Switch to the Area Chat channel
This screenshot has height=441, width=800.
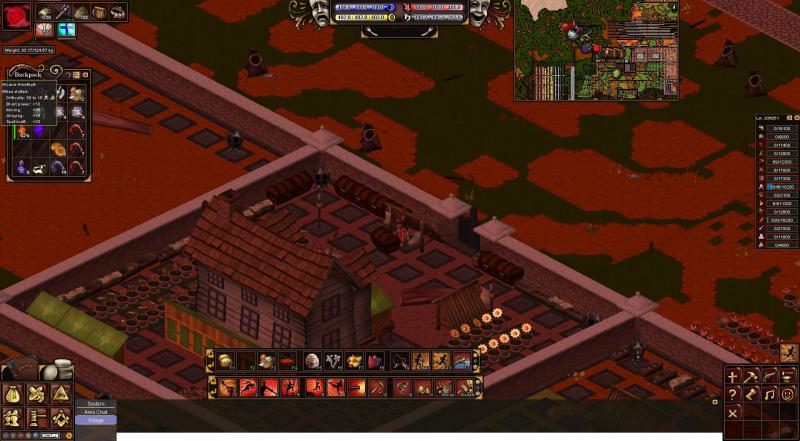[x=96, y=411]
